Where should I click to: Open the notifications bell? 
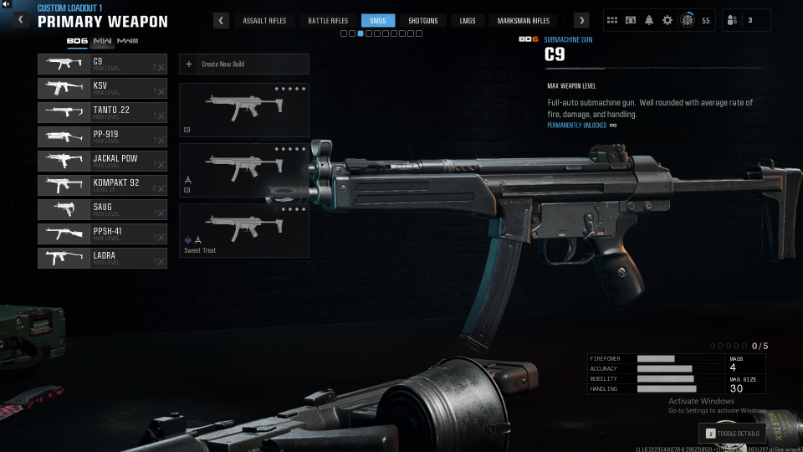[649, 20]
